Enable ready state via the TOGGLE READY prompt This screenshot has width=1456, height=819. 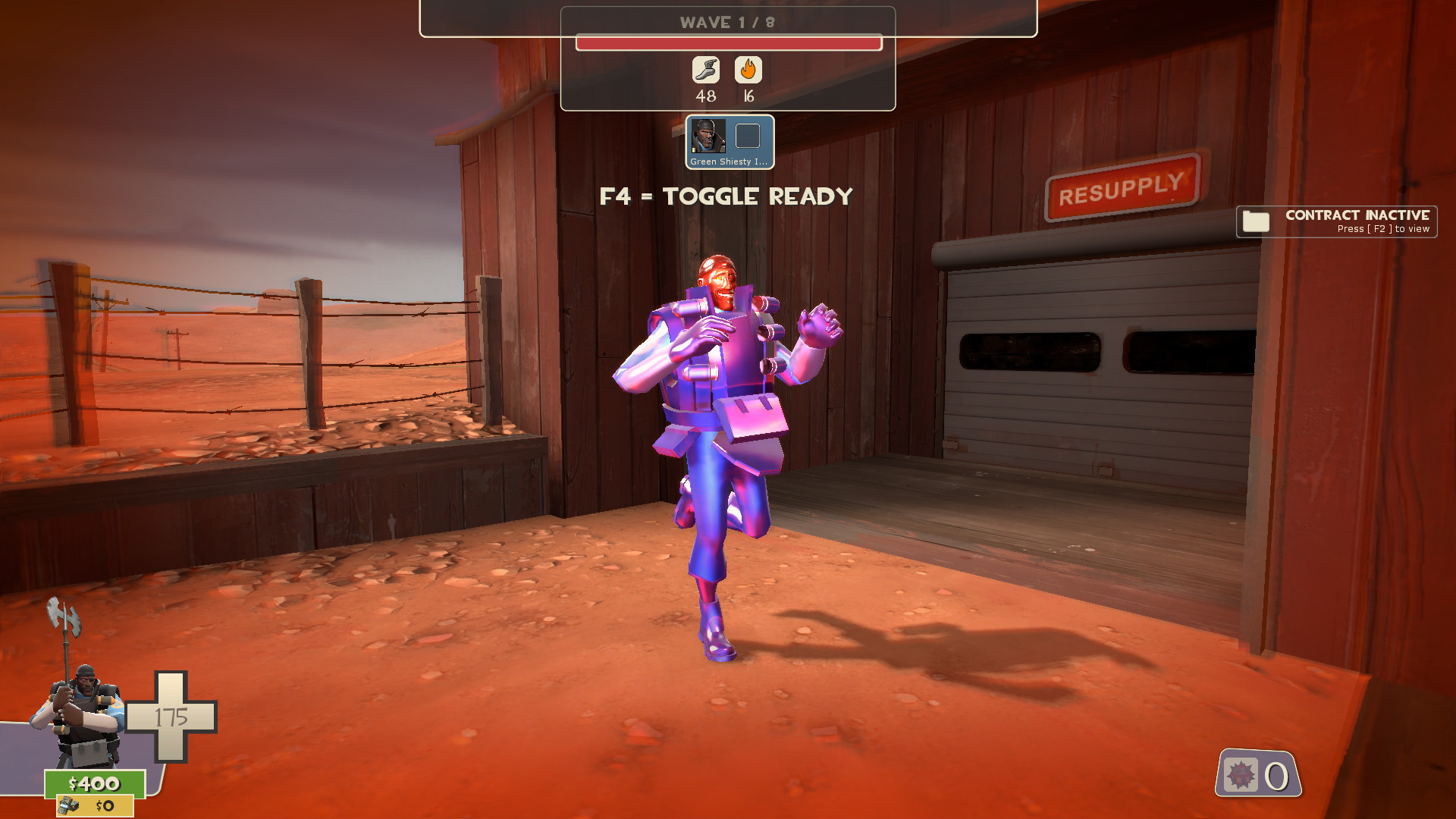(726, 195)
